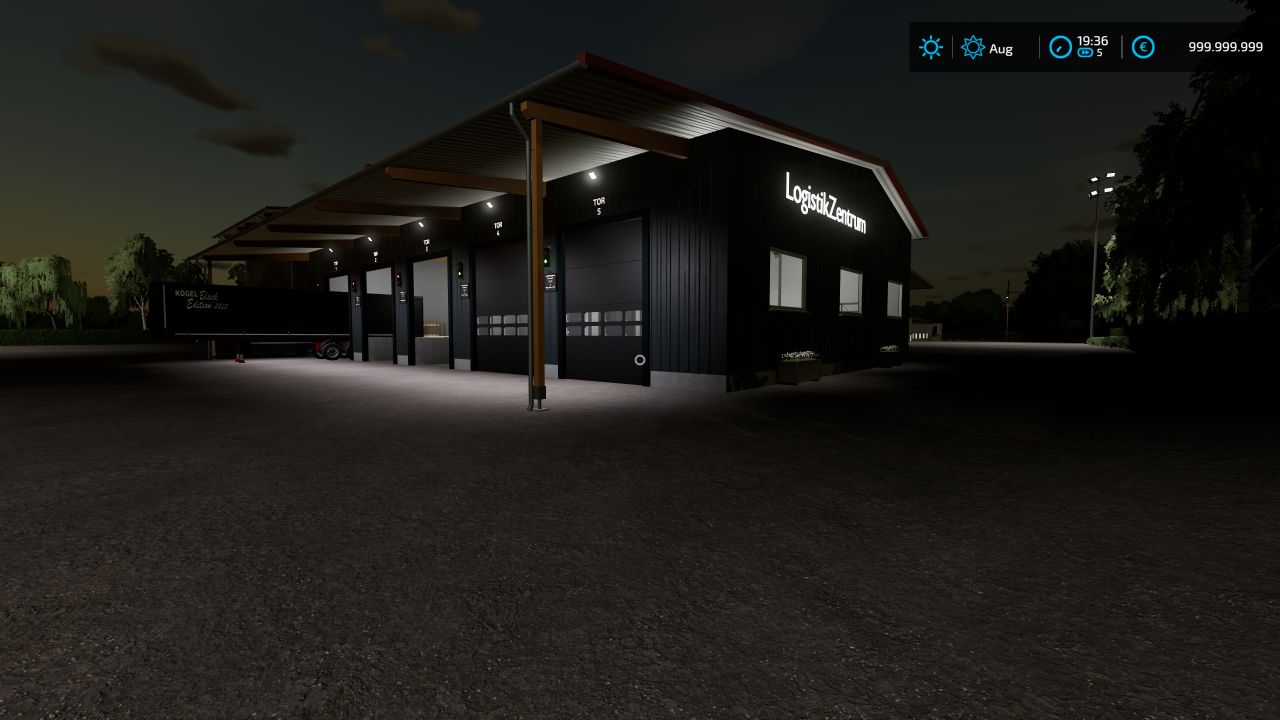
Task: Click the control panel box beside Tor 5
Action: tap(550, 281)
